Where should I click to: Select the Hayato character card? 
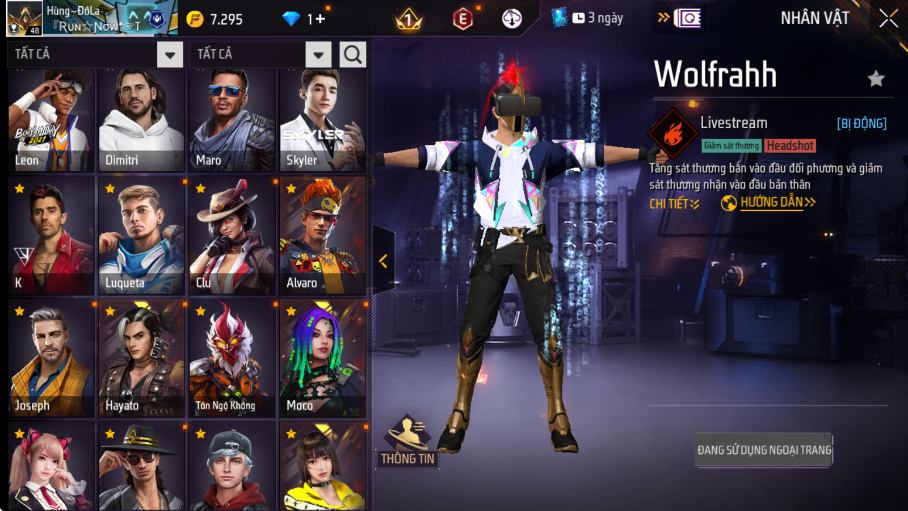141,358
